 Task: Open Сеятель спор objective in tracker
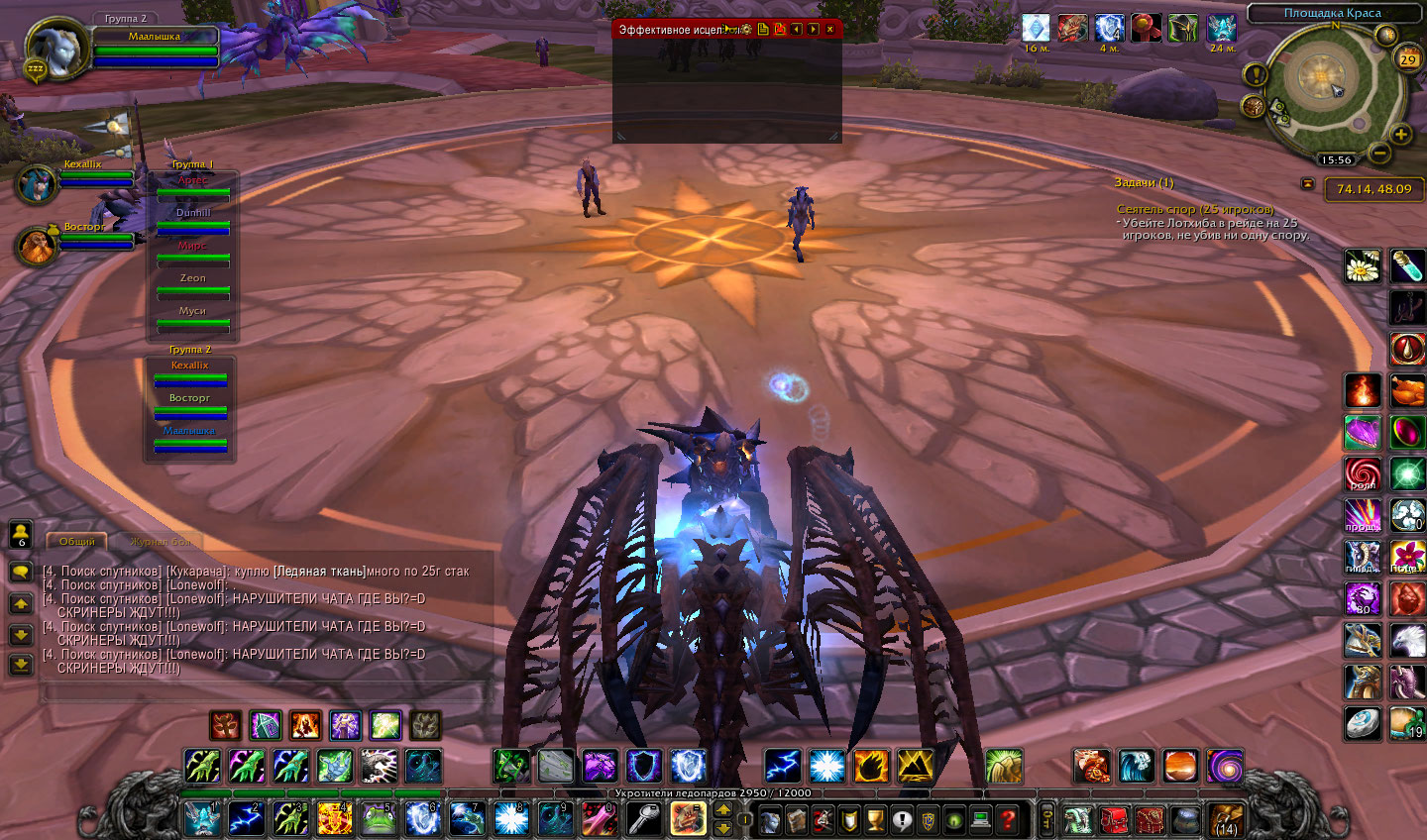pyautogui.click(x=1195, y=210)
